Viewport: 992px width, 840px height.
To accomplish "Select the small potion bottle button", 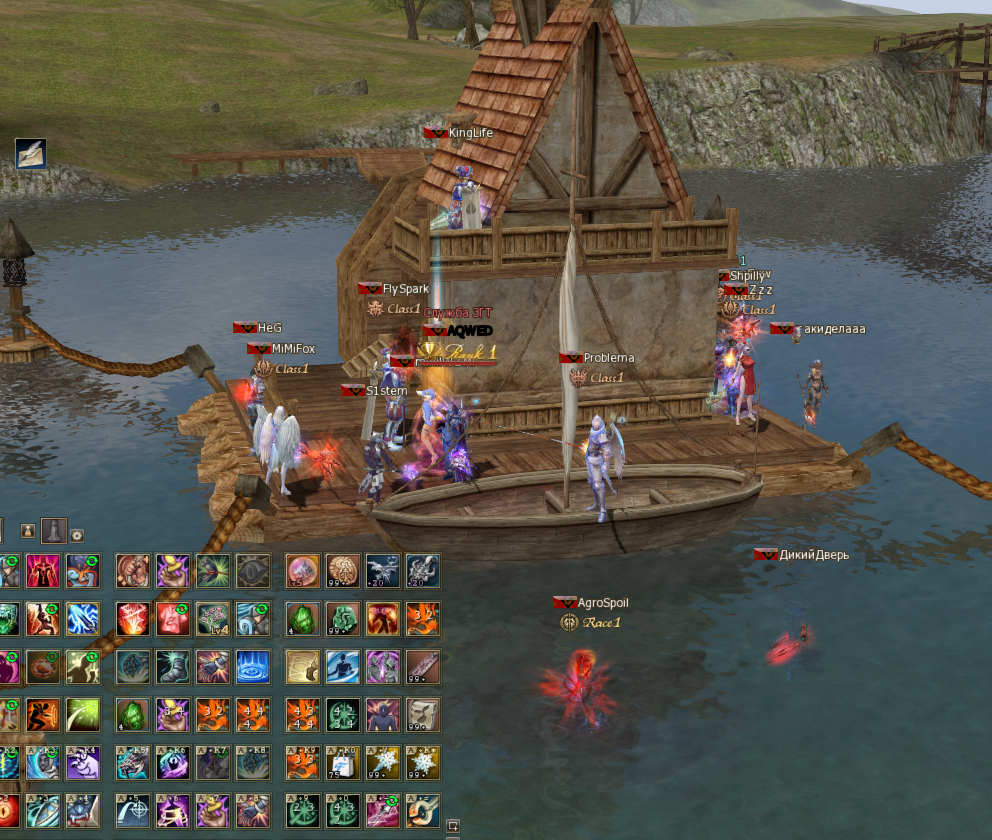I will pyautogui.click(x=28, y=531).
